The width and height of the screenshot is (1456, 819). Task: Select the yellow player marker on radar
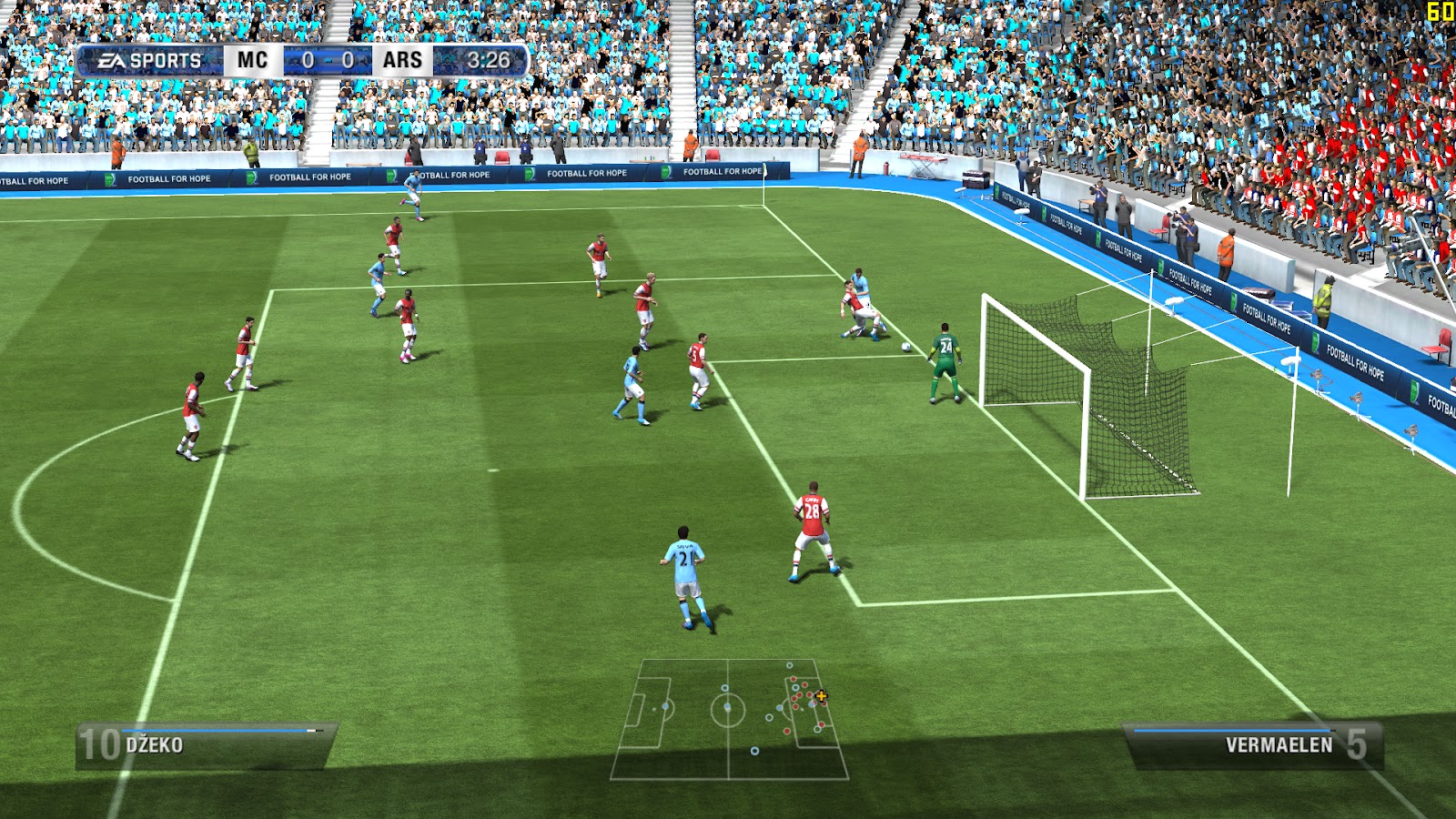(822, 696)
